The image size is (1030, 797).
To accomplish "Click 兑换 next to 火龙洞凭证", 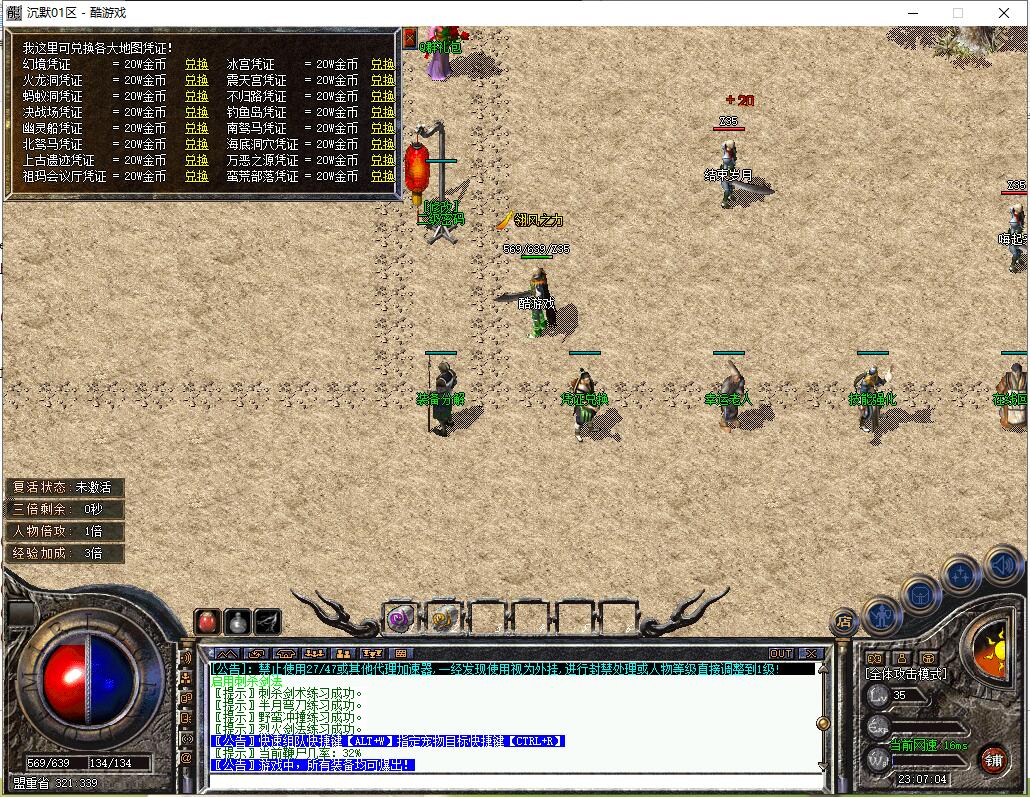I will 196,80.
